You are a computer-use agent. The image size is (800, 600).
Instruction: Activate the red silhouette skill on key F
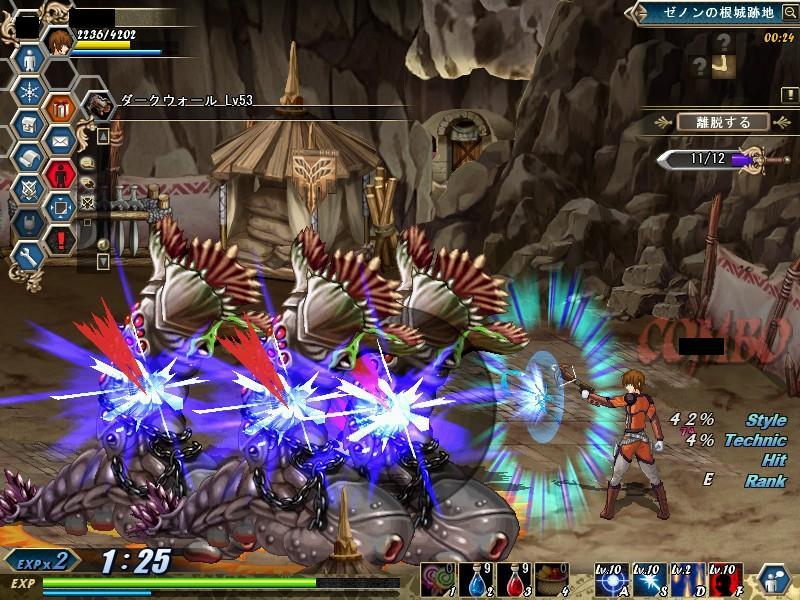(726, 579)
